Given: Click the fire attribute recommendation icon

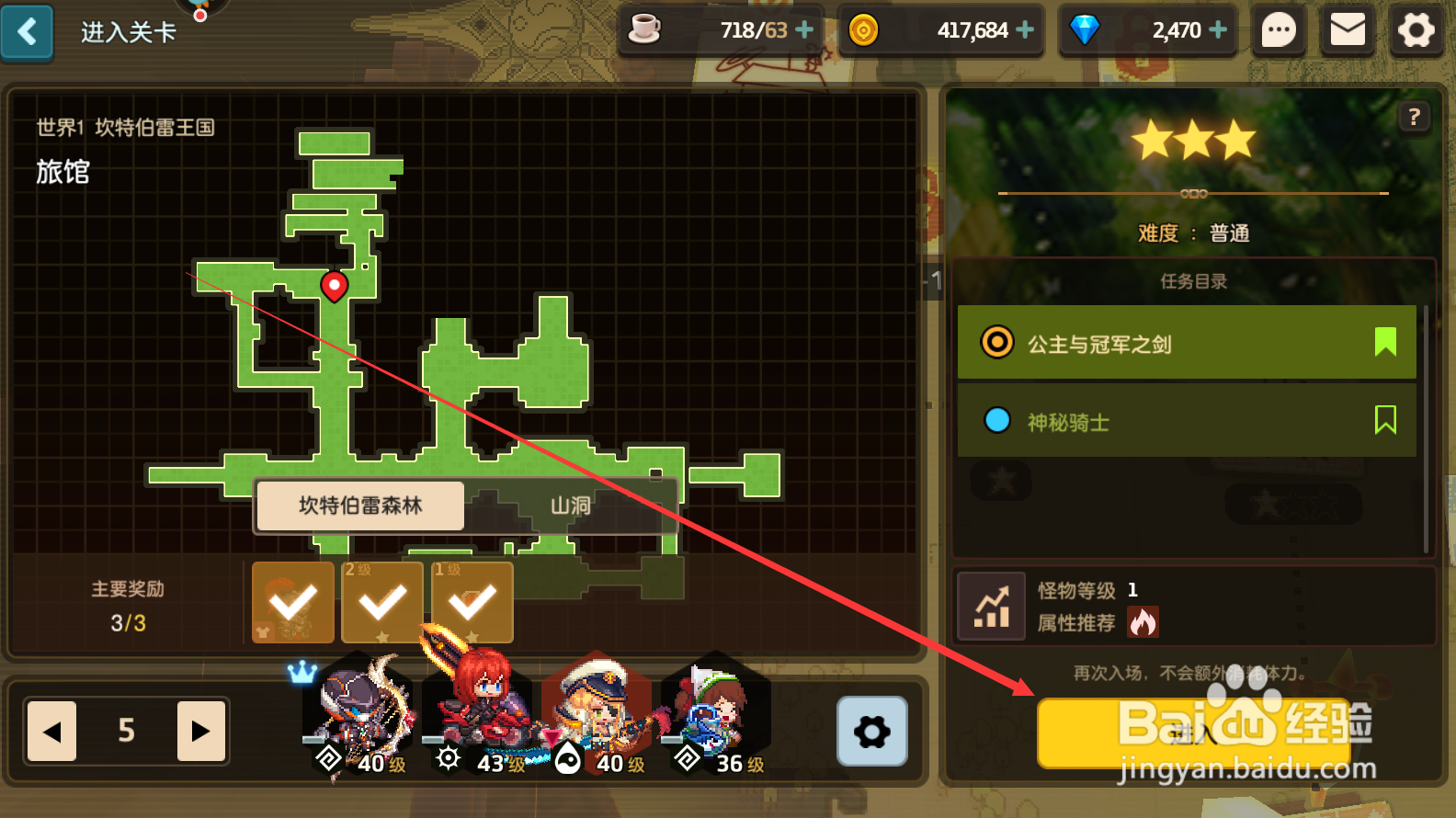Looking at the screenshot, I should coord(1142,622).
